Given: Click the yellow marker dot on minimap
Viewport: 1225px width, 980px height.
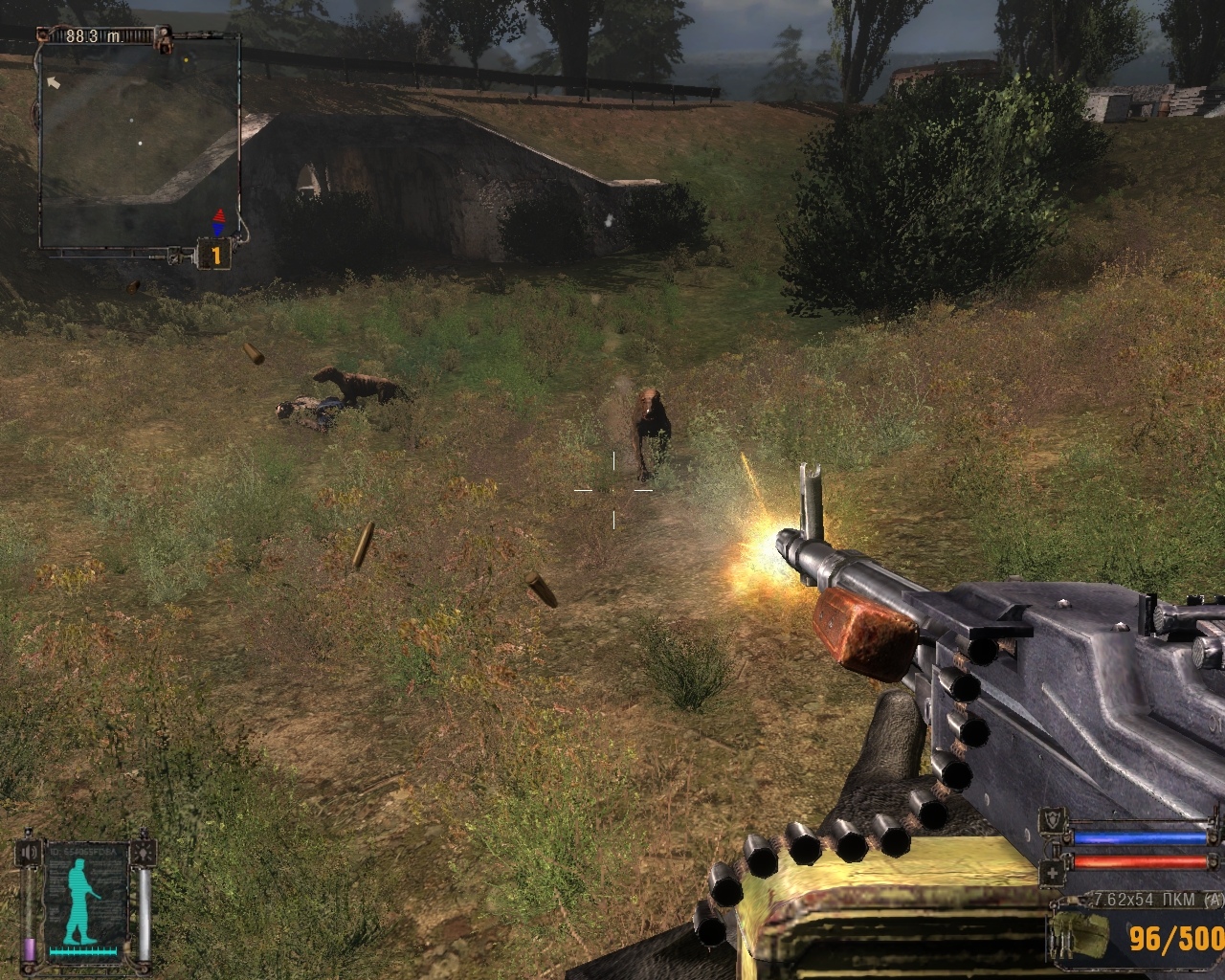Looking at the screenshot, I should 186,59.
